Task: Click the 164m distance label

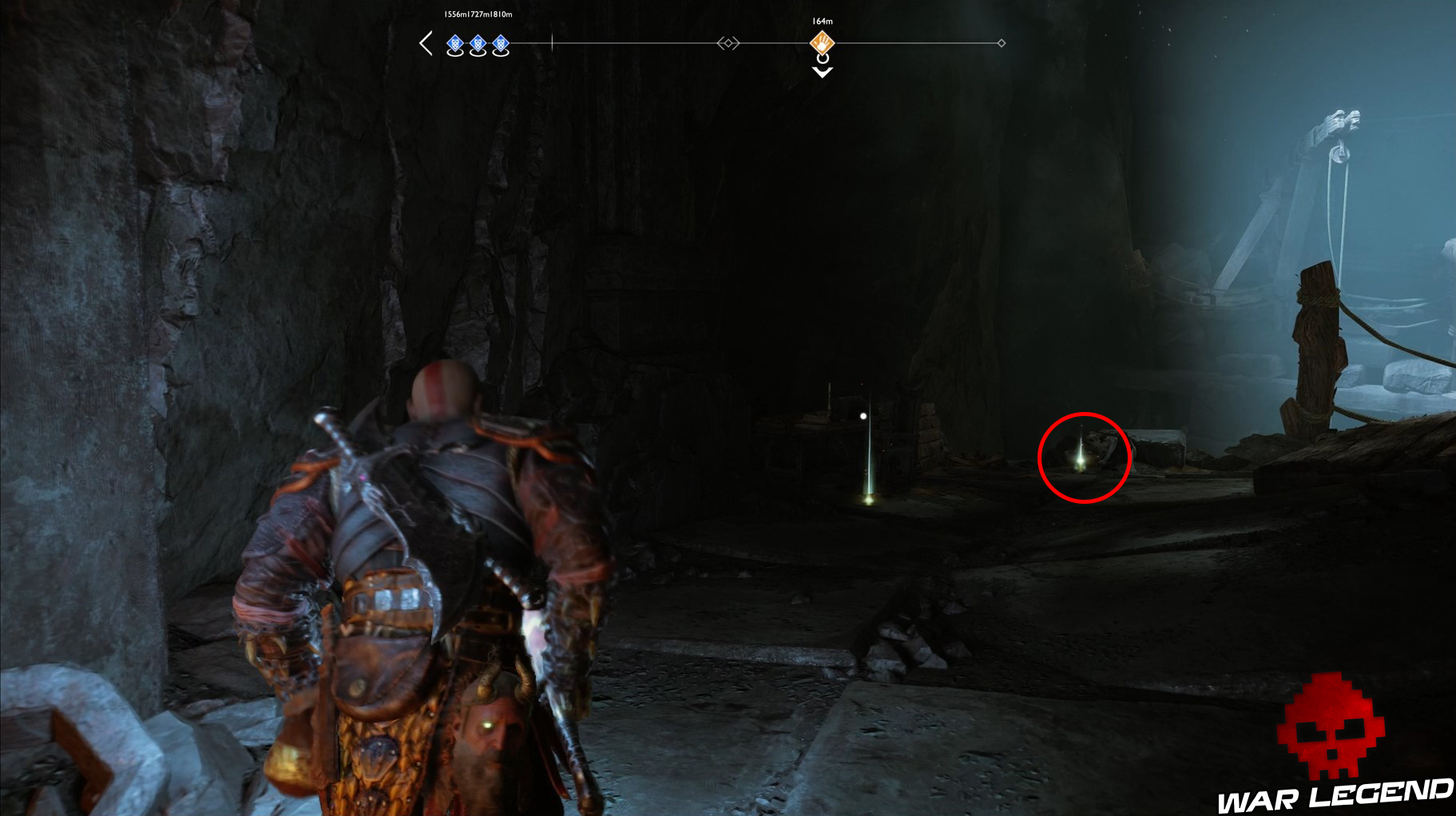Action: tap(821, 22)
